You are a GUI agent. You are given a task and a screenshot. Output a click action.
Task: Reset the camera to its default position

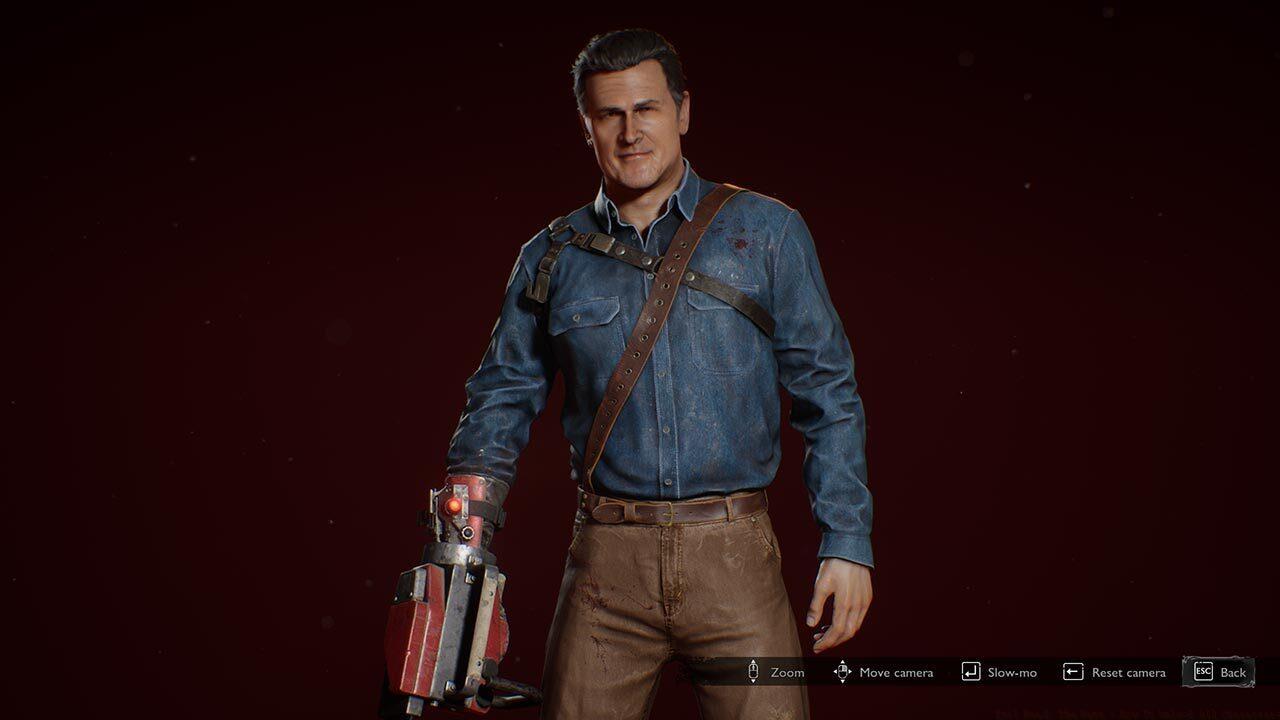pyautogui.click(x=1128, y=672)
